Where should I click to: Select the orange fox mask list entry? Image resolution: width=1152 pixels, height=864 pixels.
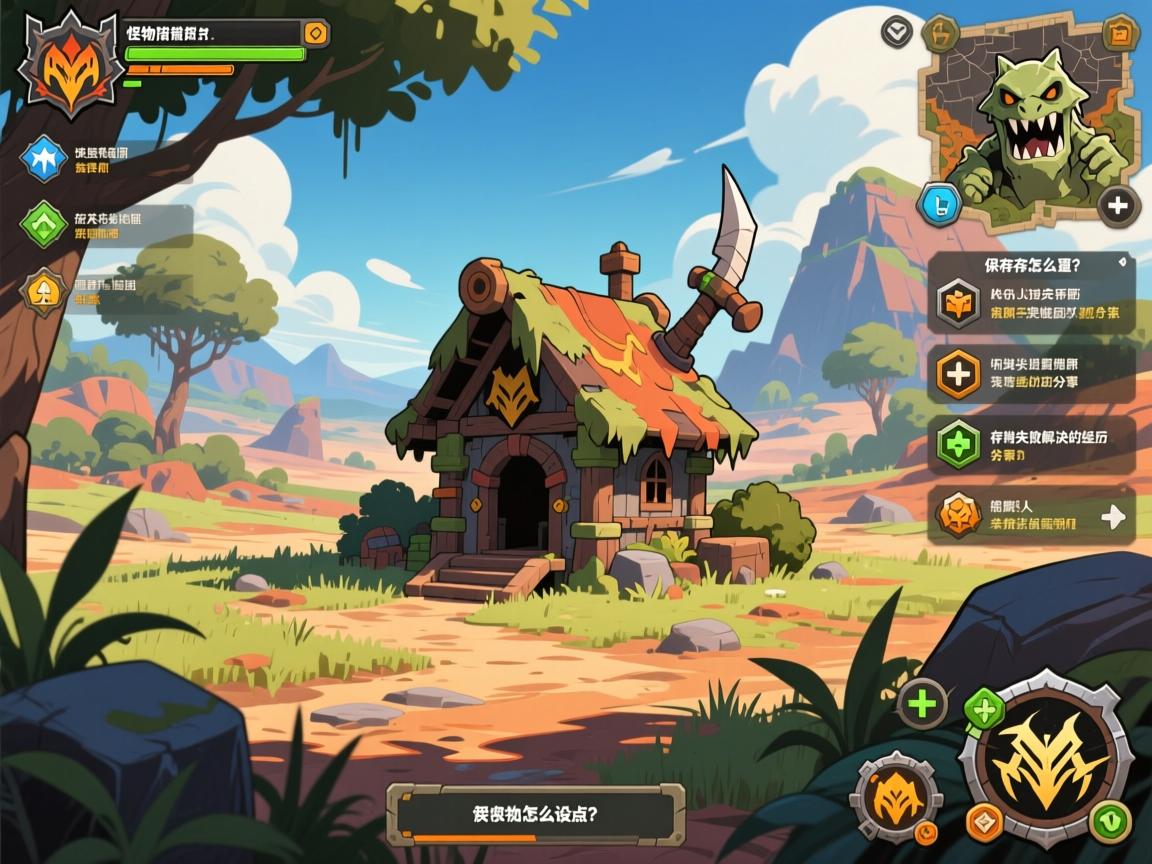tap(958, 303)
